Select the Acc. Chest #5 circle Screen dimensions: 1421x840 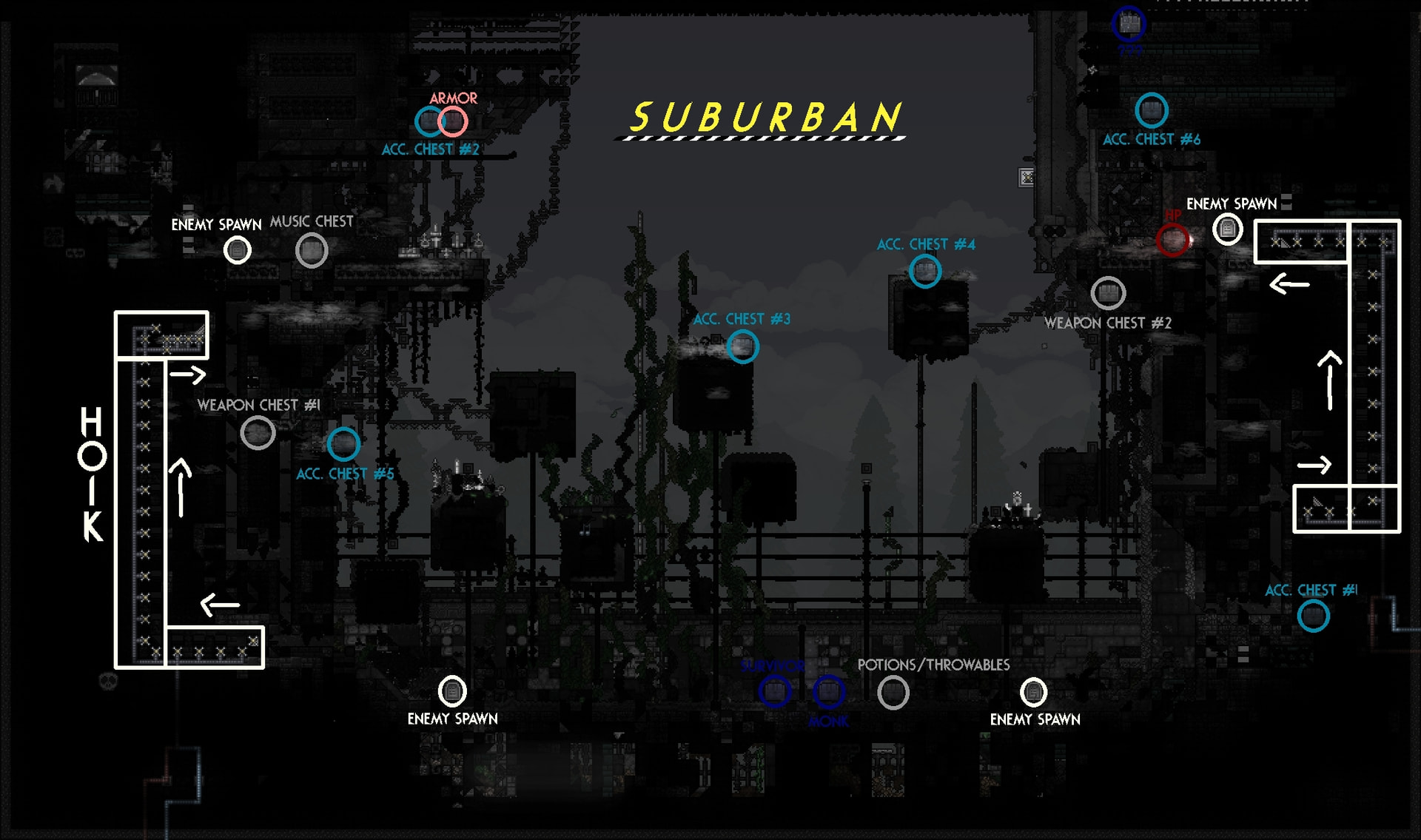(x=343, y=444)
